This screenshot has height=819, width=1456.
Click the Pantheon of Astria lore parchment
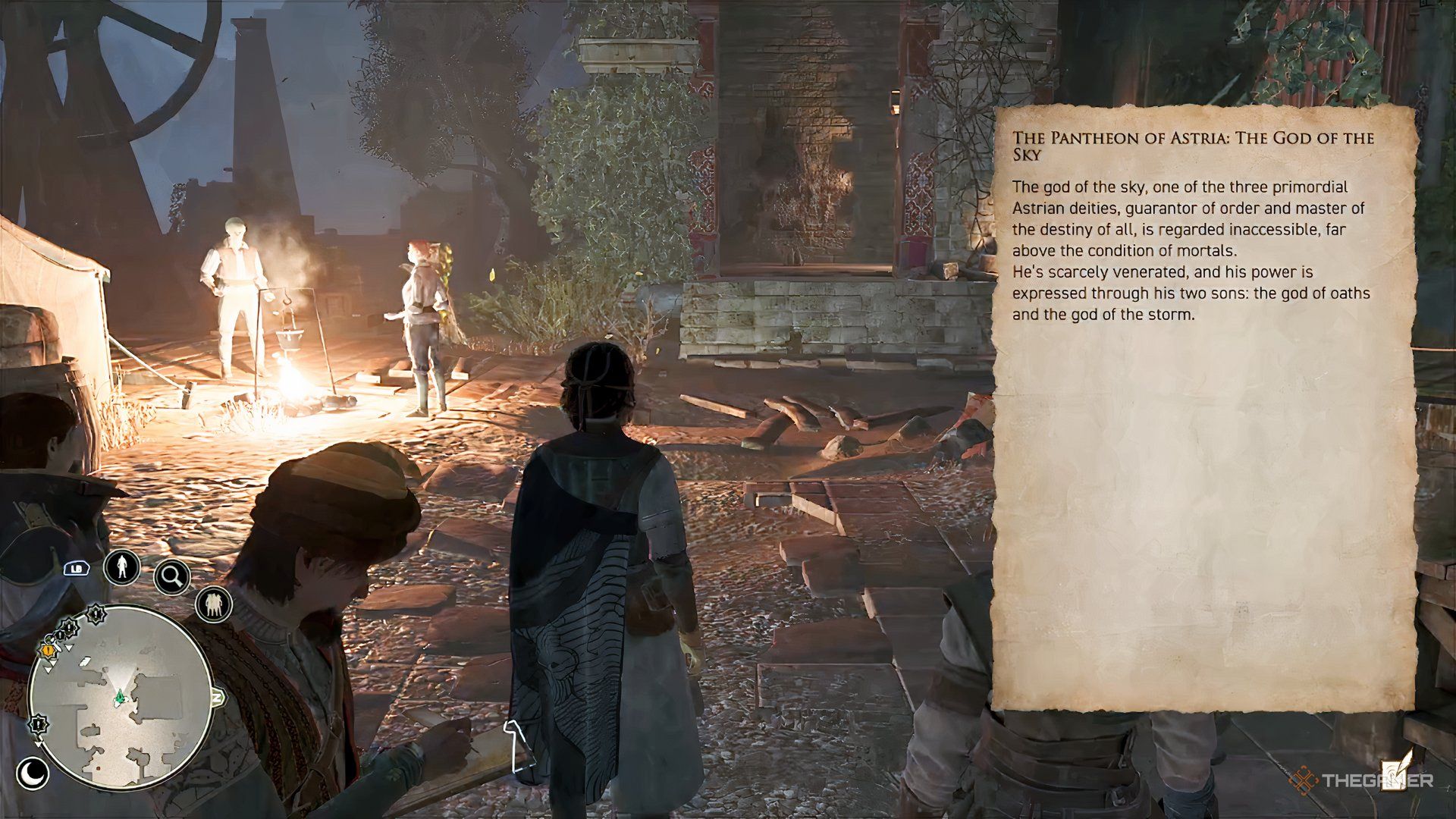[1204, 409]
